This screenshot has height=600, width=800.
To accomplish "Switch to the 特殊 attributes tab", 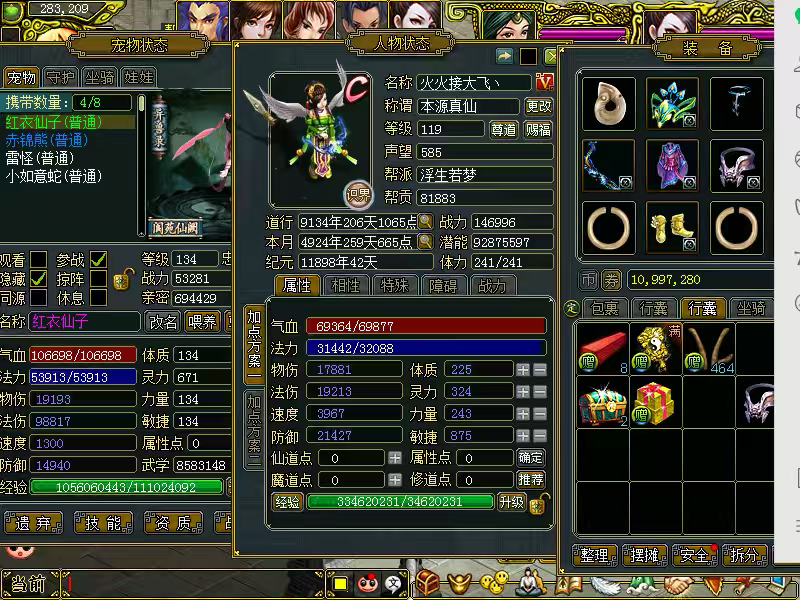I will [x=396, y=285].
